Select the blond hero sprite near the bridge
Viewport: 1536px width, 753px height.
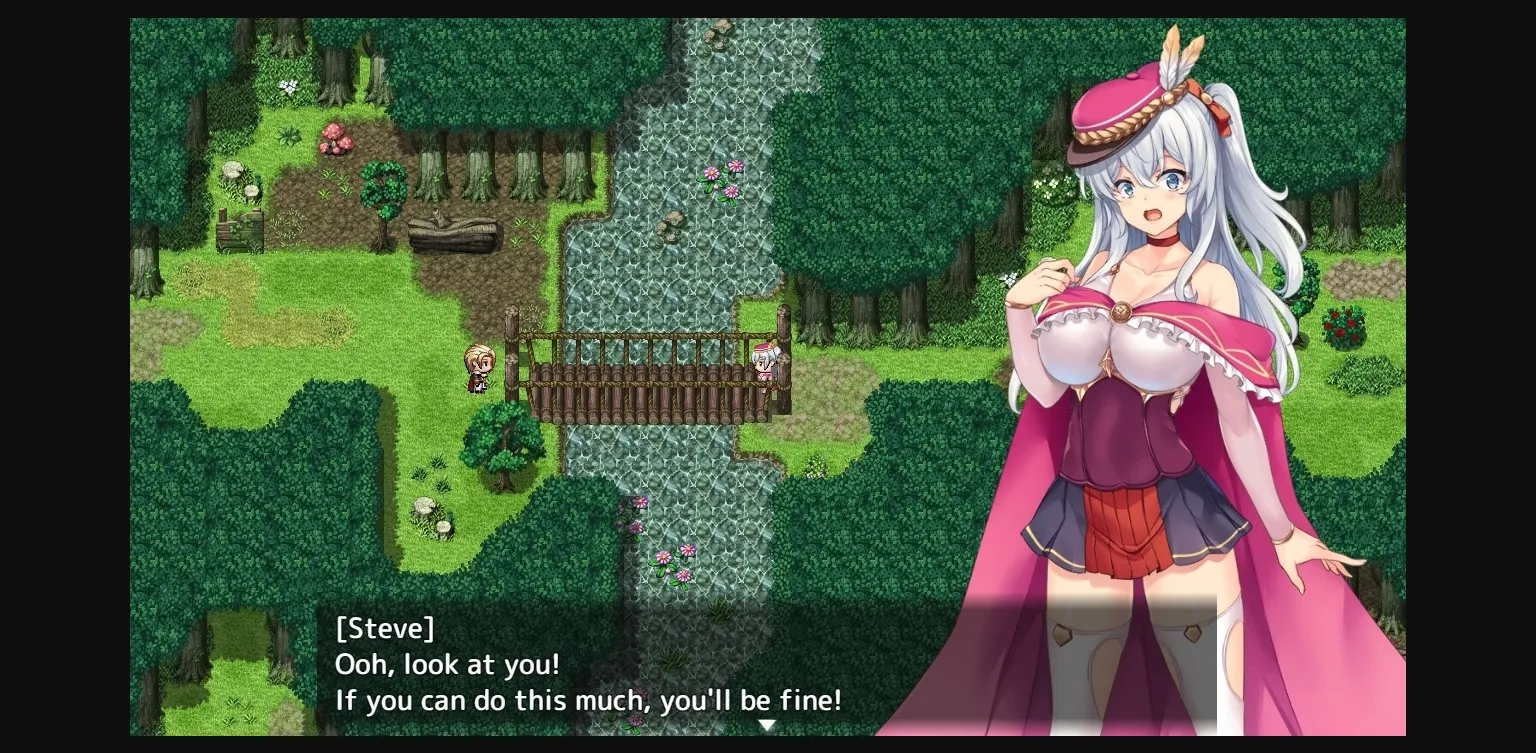[x=478, y=367]
